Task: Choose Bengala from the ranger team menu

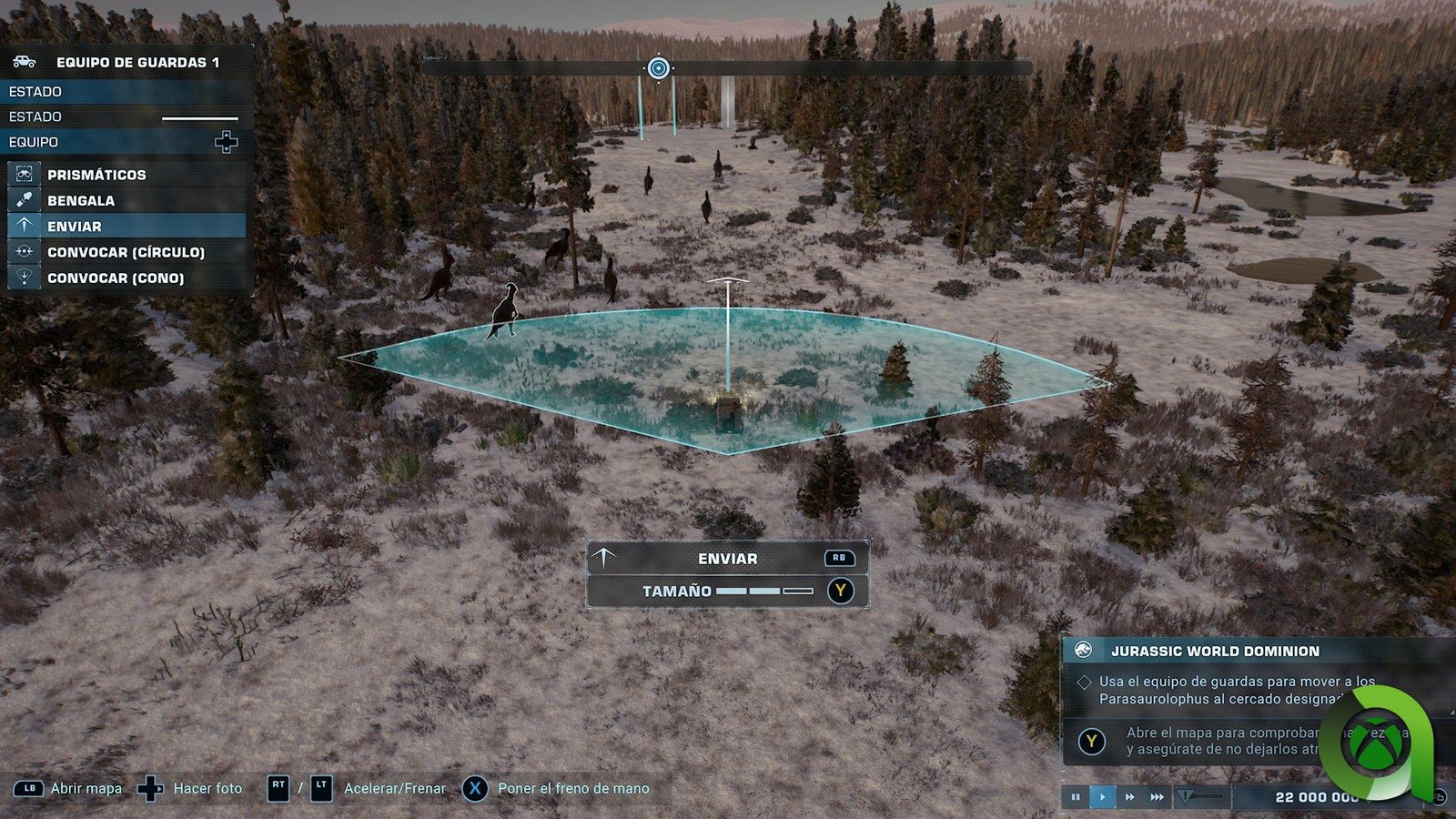Action: (81, 200)
